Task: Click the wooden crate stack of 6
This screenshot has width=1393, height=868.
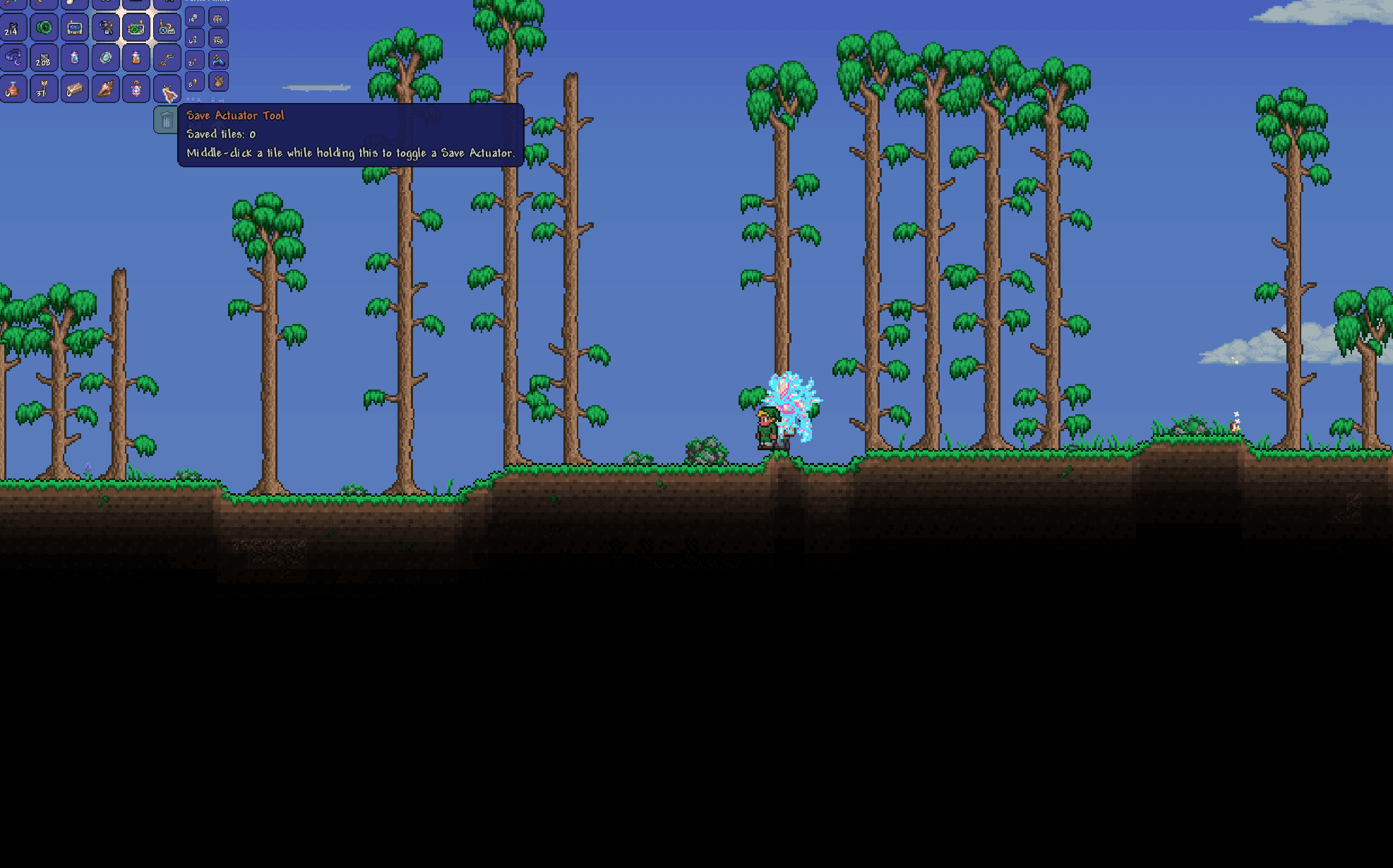Action: (x=75, y=91)
